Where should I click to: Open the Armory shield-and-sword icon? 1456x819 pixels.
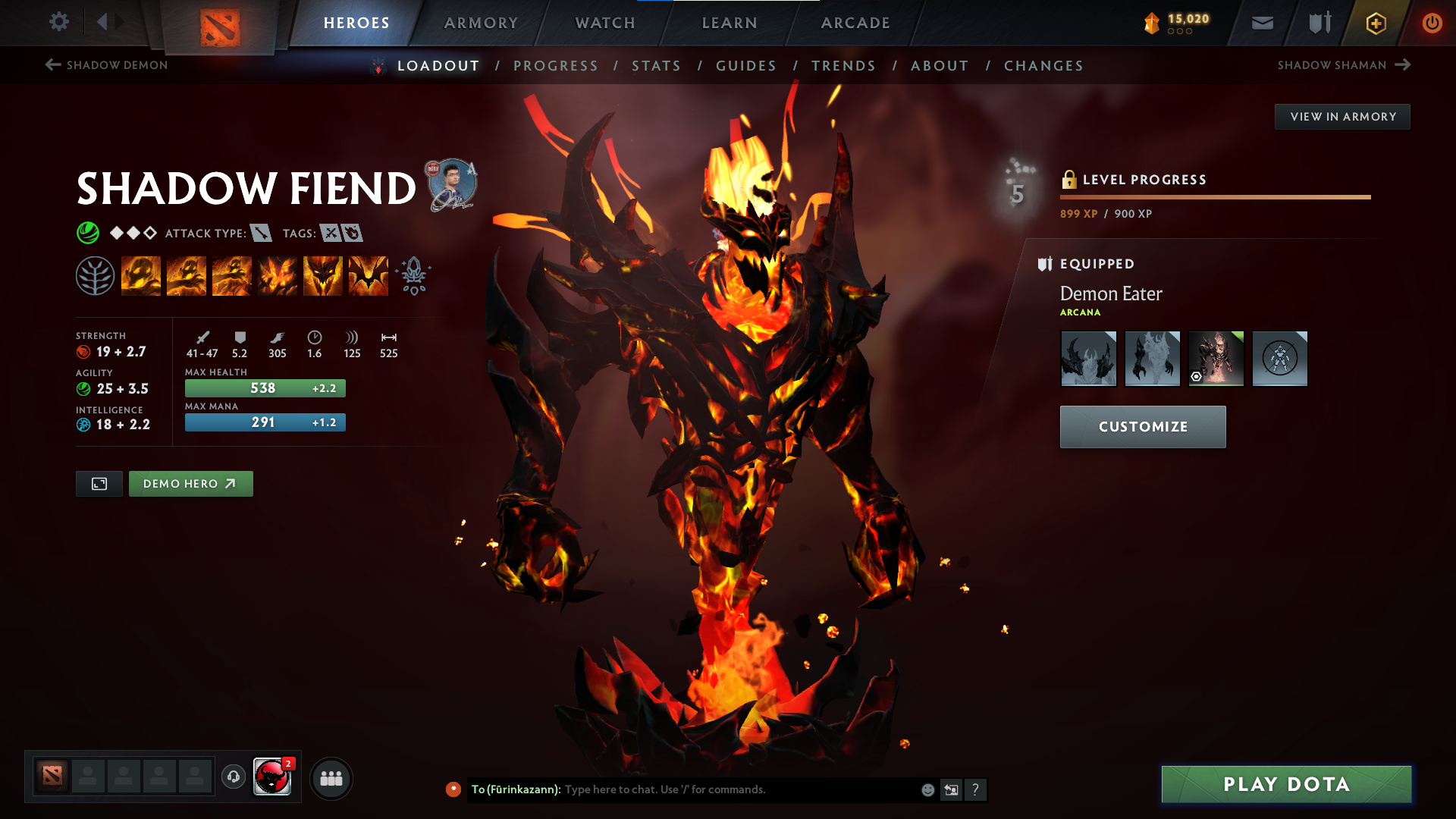(1318, 23)
